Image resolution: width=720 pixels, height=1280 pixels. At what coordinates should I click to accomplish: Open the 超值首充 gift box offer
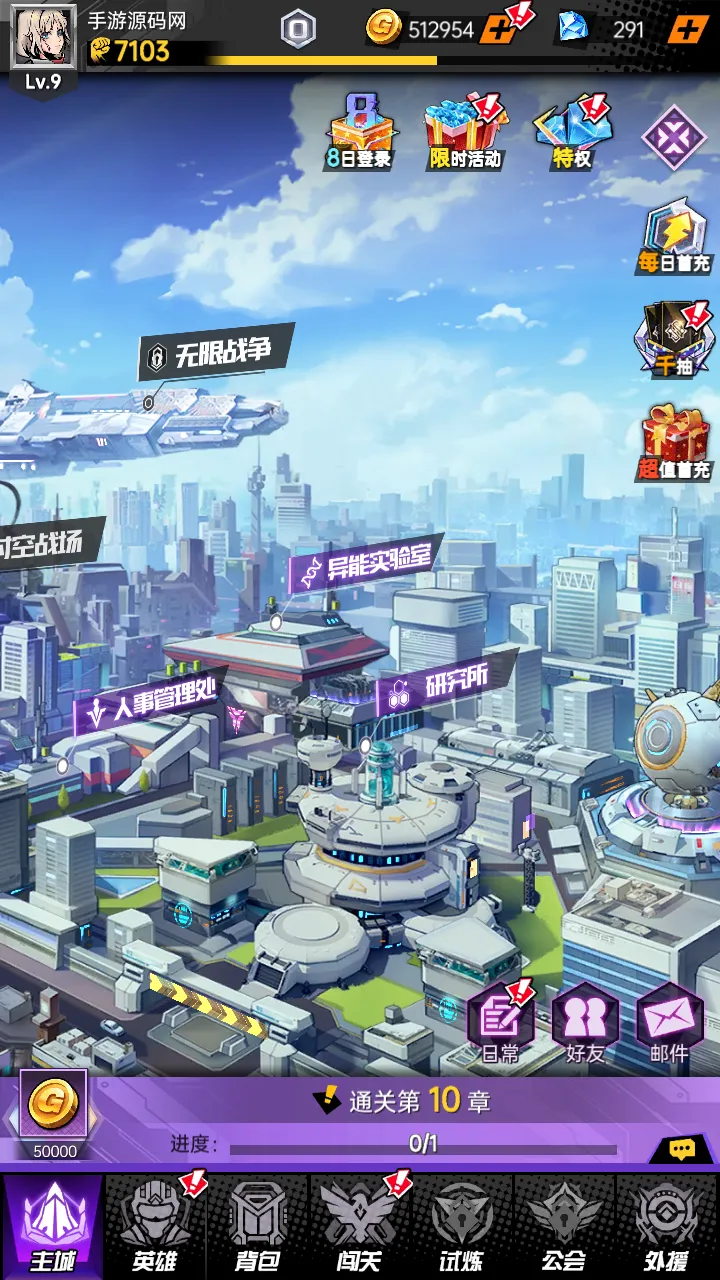tap(675, 442)
